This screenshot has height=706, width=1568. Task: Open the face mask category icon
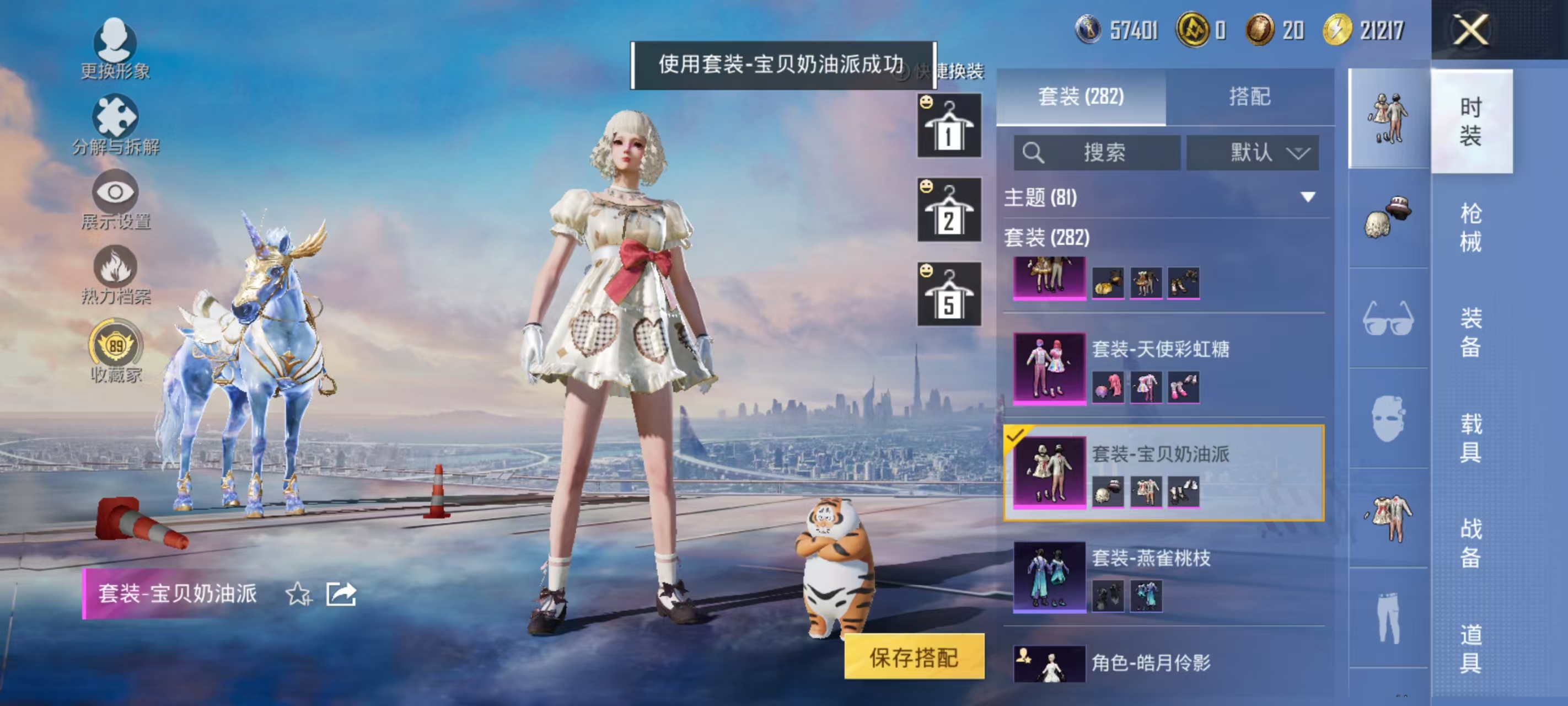click(1390, 418)
